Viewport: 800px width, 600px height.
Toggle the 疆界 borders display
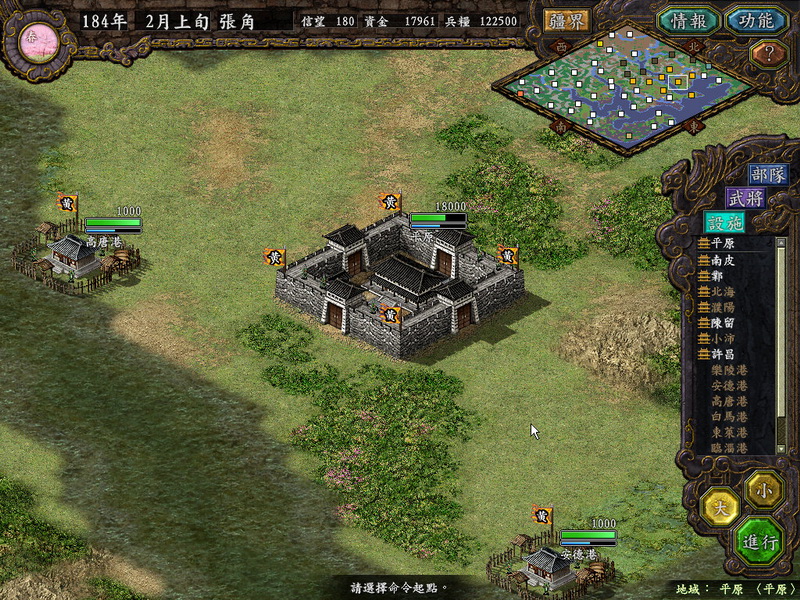click(x=567, y=20)
